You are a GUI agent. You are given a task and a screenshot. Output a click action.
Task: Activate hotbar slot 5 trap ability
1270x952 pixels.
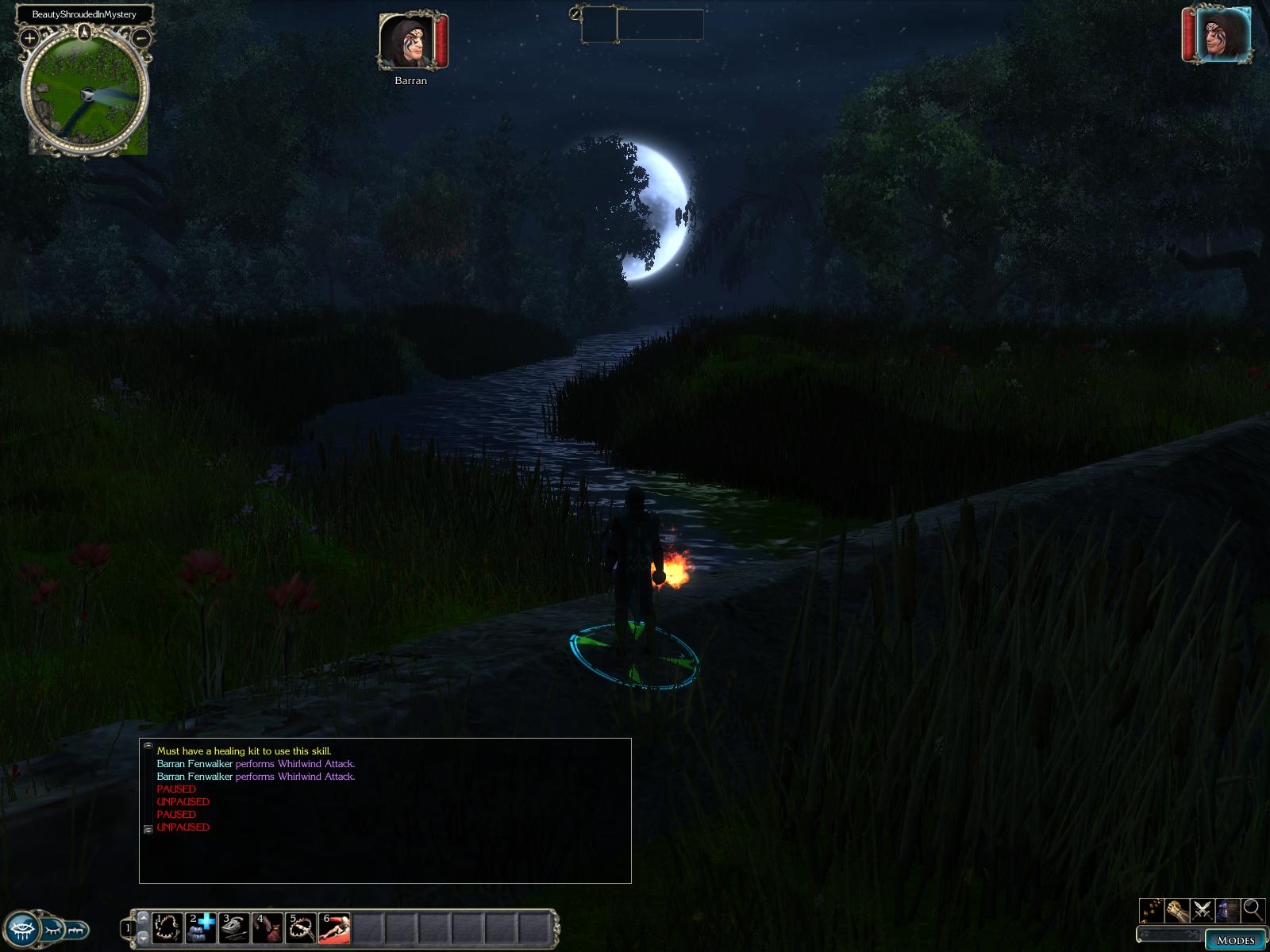tap(301, 927)
